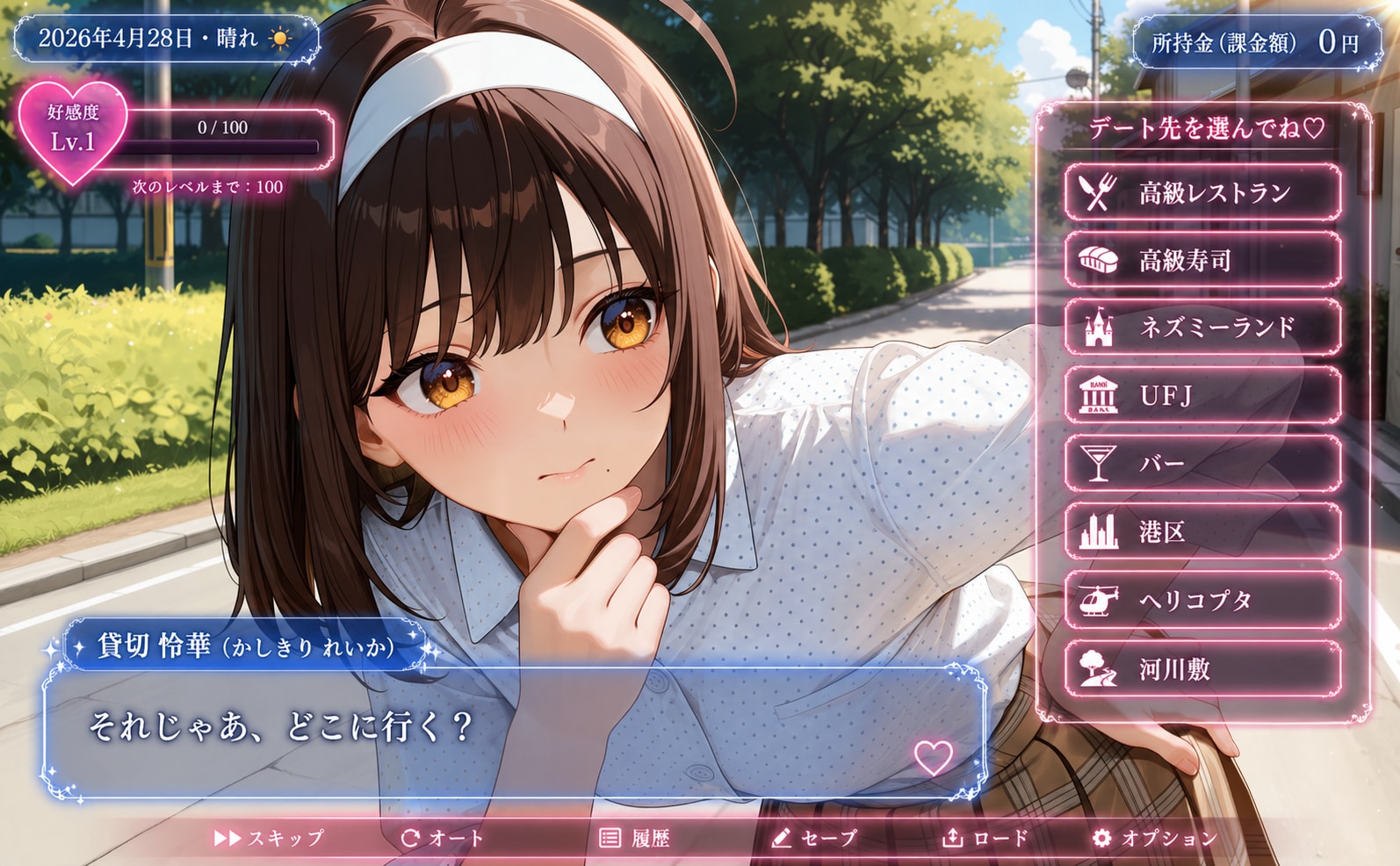Select the 高級寿司 date option
Image resolution: width=1400 pixels, height=866 pixels.
1202,260
